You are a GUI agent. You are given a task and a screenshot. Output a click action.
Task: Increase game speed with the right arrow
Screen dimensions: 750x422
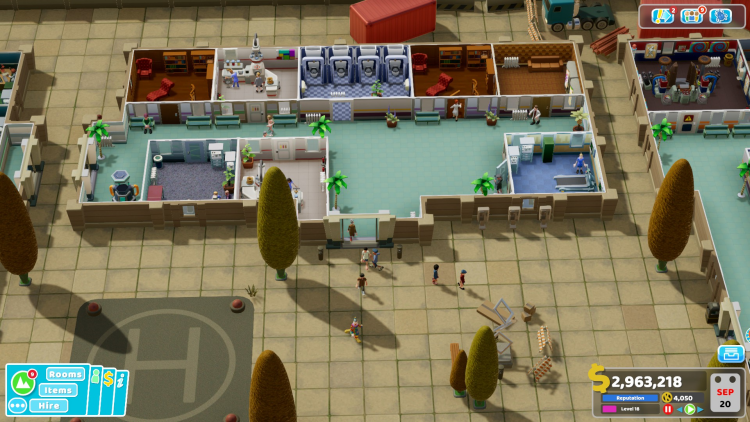click(700, 409)
